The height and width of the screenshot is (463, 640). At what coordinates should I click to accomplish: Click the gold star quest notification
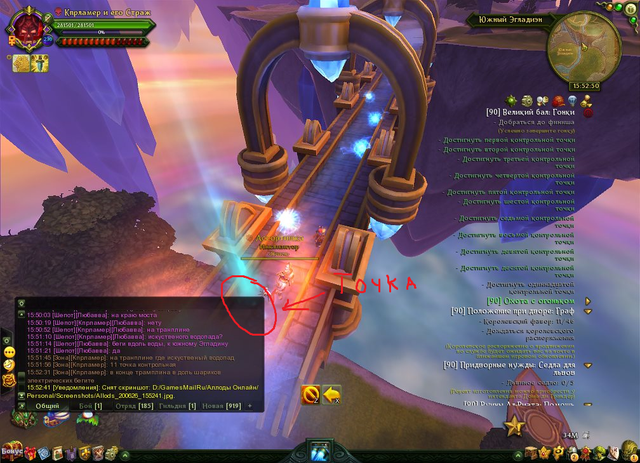click(x=516, y=426)
